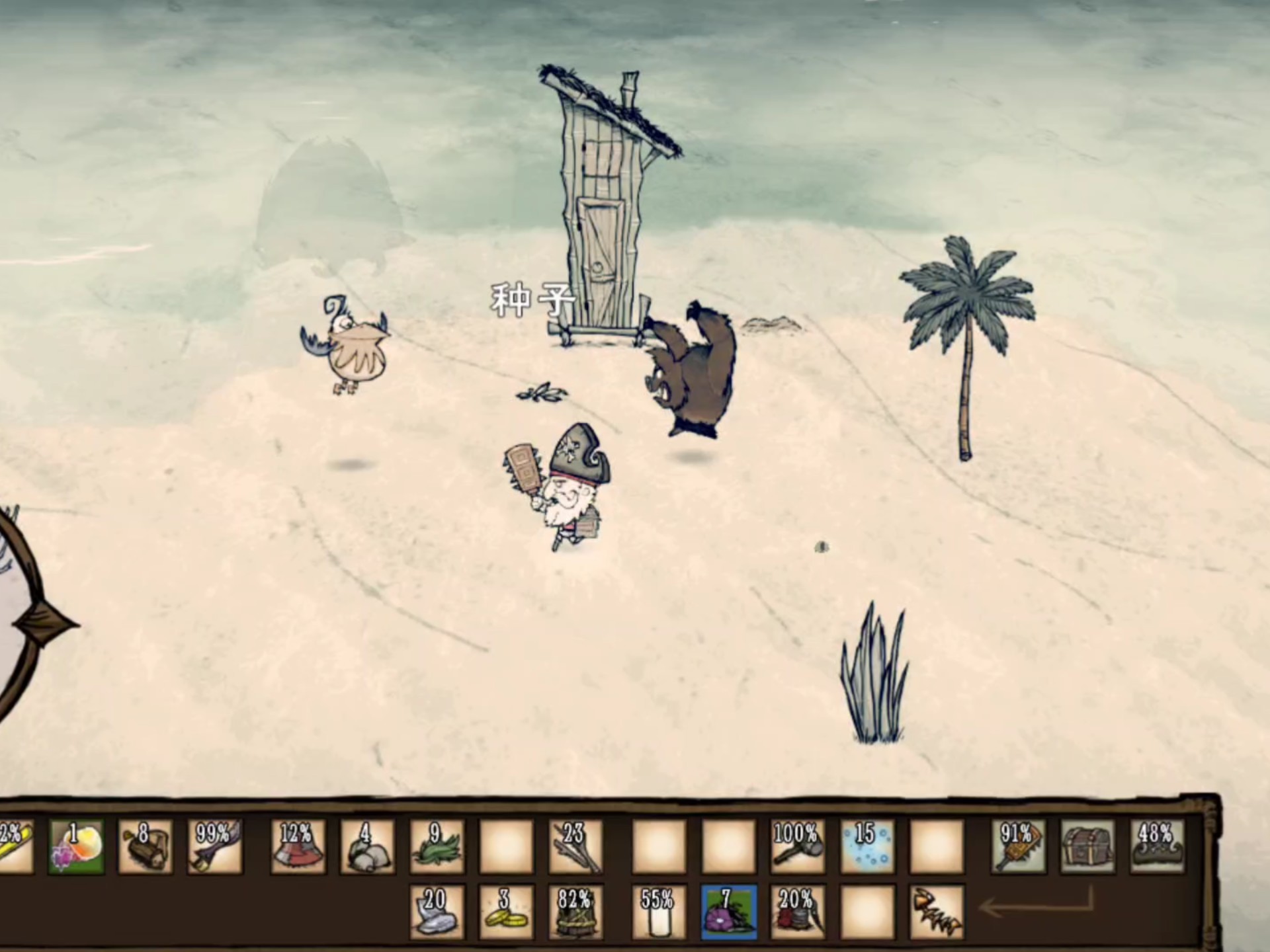Select the stack of 7 purple flowers
Screen dimensions: 1270x952
coord(728,912)
